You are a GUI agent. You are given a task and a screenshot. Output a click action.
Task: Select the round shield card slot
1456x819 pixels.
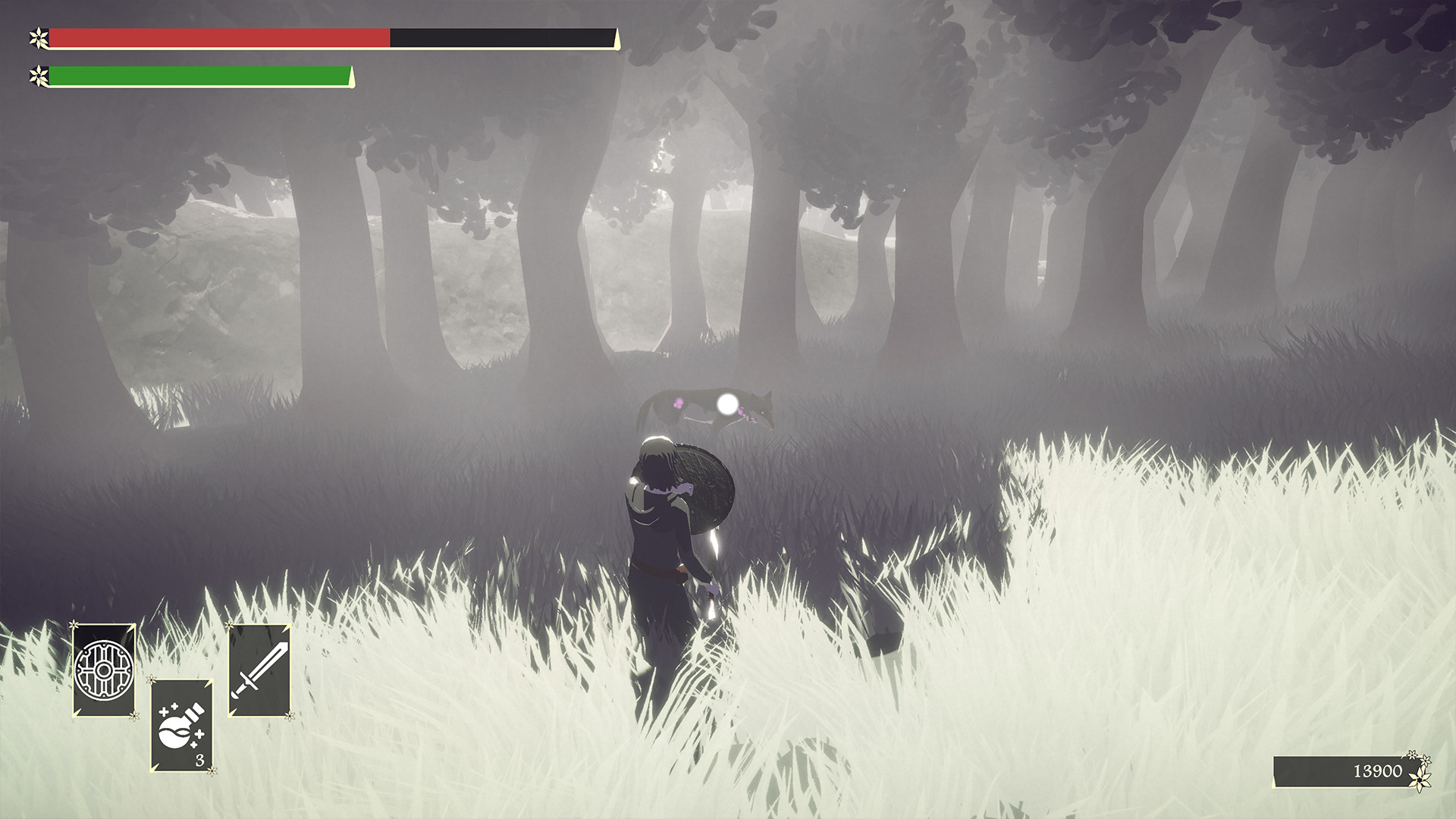coord(105,670)
